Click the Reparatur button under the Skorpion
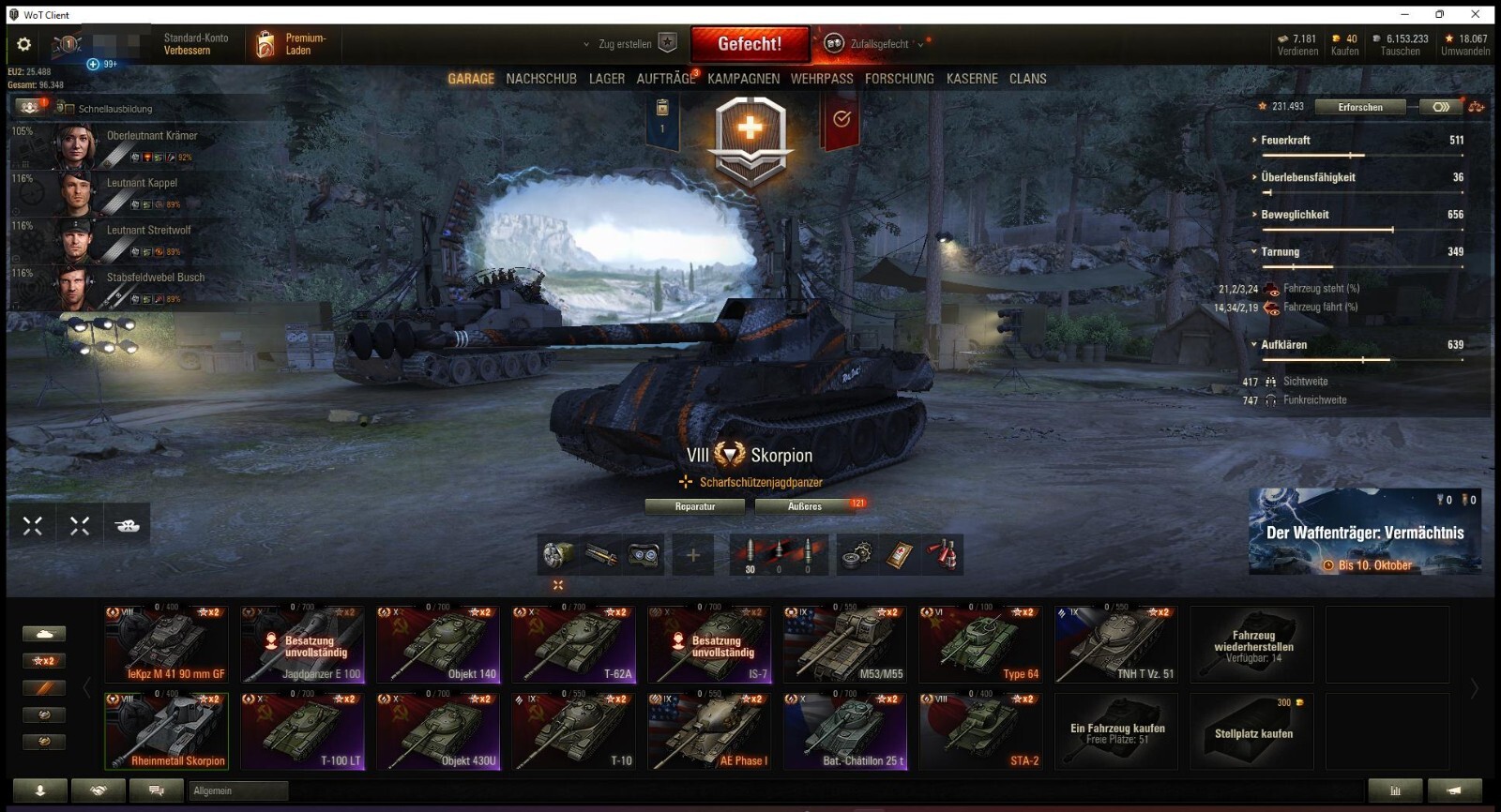1501x812 pixels. 695,506
